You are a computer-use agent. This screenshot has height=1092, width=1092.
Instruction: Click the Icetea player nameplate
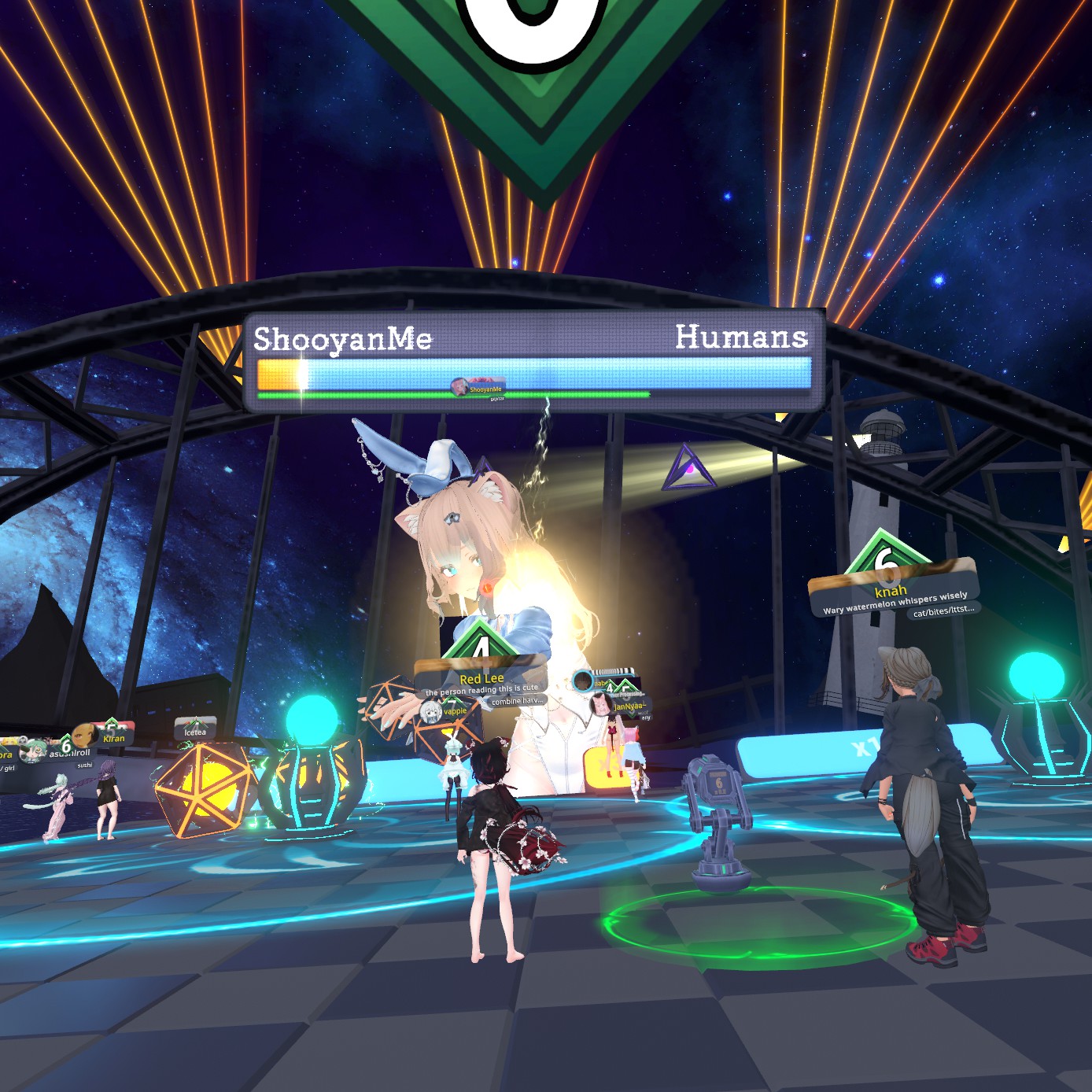click(x=195, y=732)
